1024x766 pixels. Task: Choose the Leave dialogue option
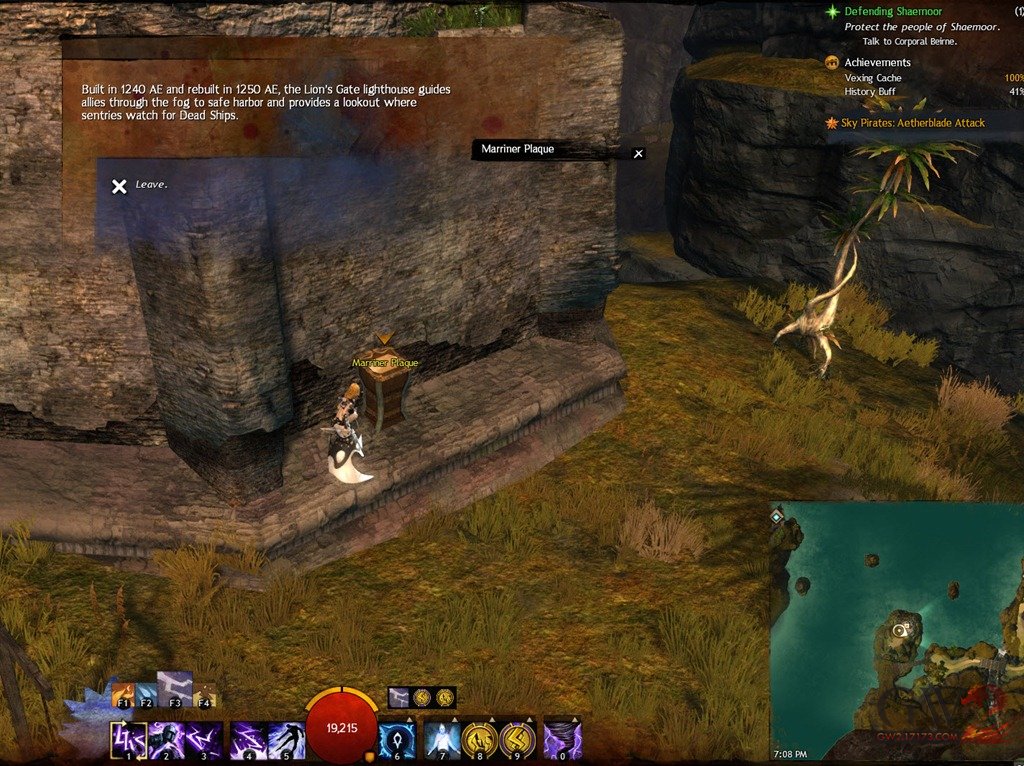(139, 185)
